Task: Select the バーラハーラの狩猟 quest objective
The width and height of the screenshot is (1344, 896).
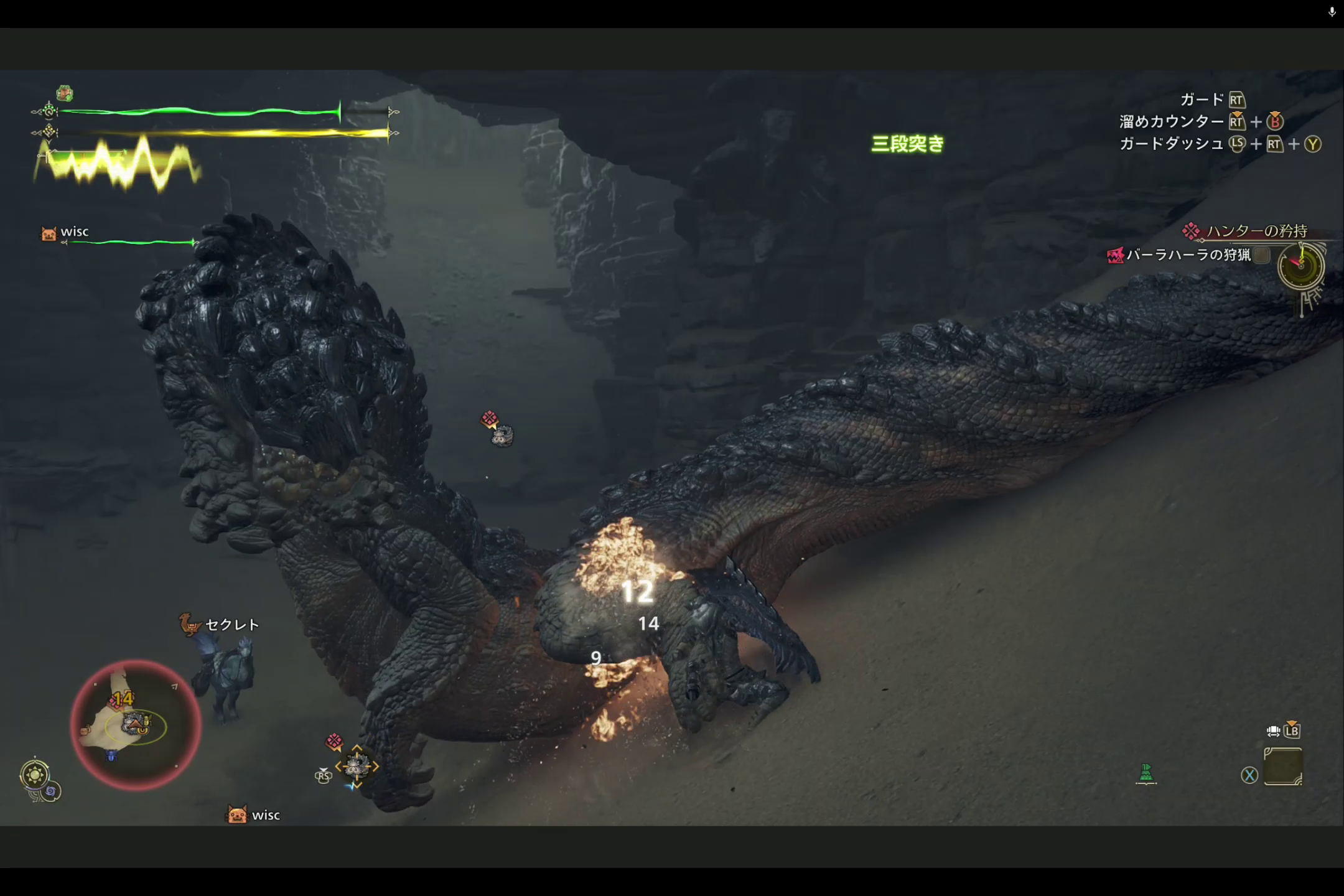Action: click(x=1188, y=255)
